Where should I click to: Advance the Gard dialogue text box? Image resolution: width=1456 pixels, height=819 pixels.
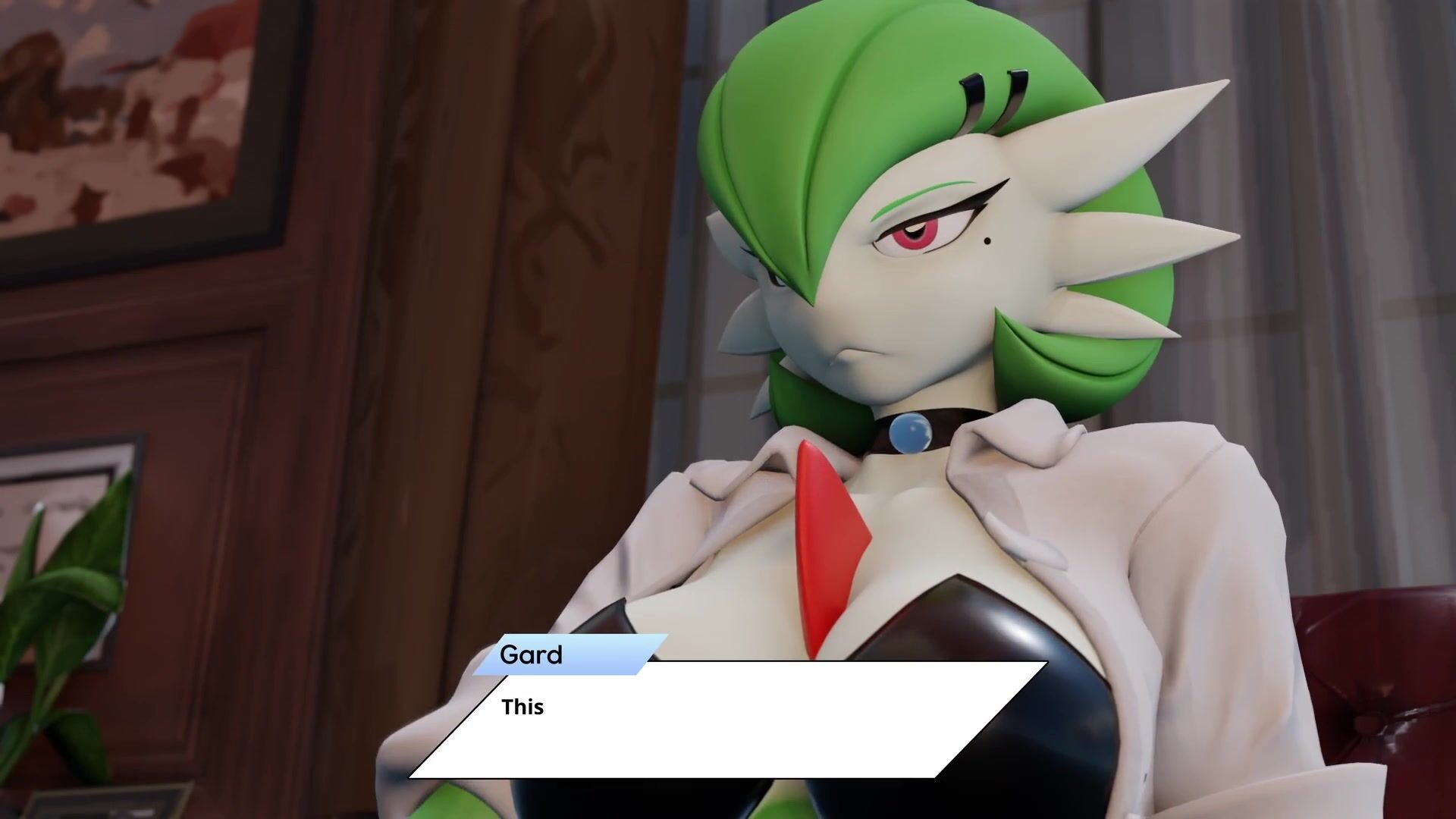click(728, 719)
